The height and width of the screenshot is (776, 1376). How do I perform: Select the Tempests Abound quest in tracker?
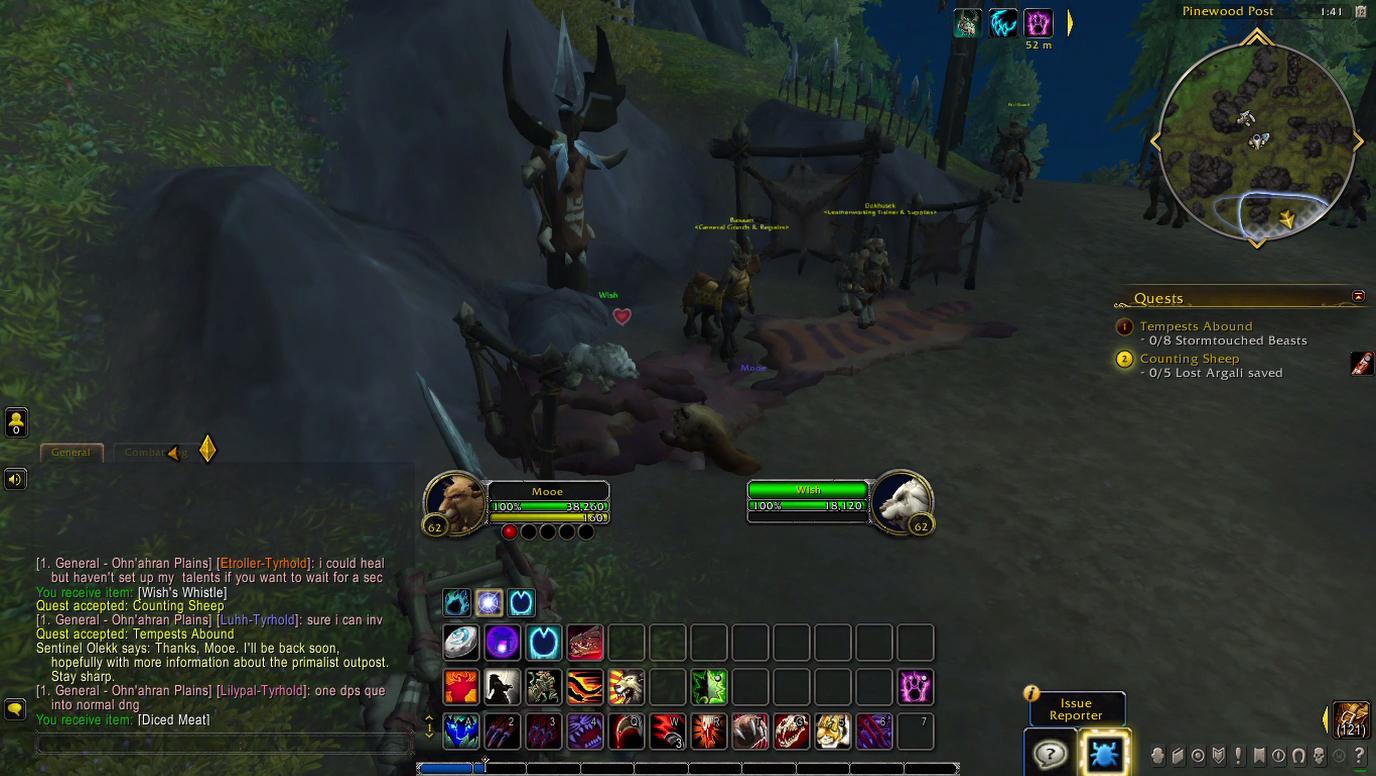[1195, 326]
